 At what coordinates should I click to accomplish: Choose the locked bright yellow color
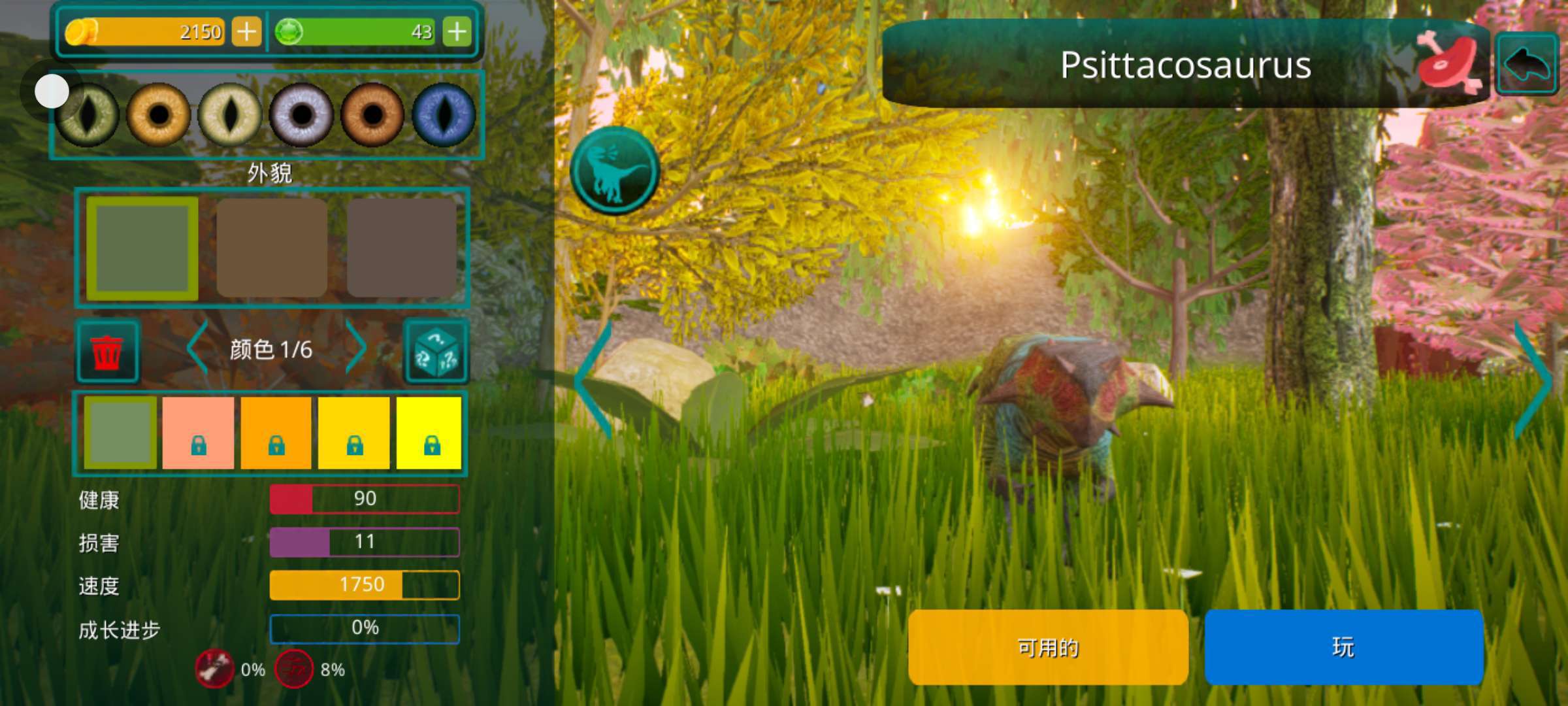(429, 433)
